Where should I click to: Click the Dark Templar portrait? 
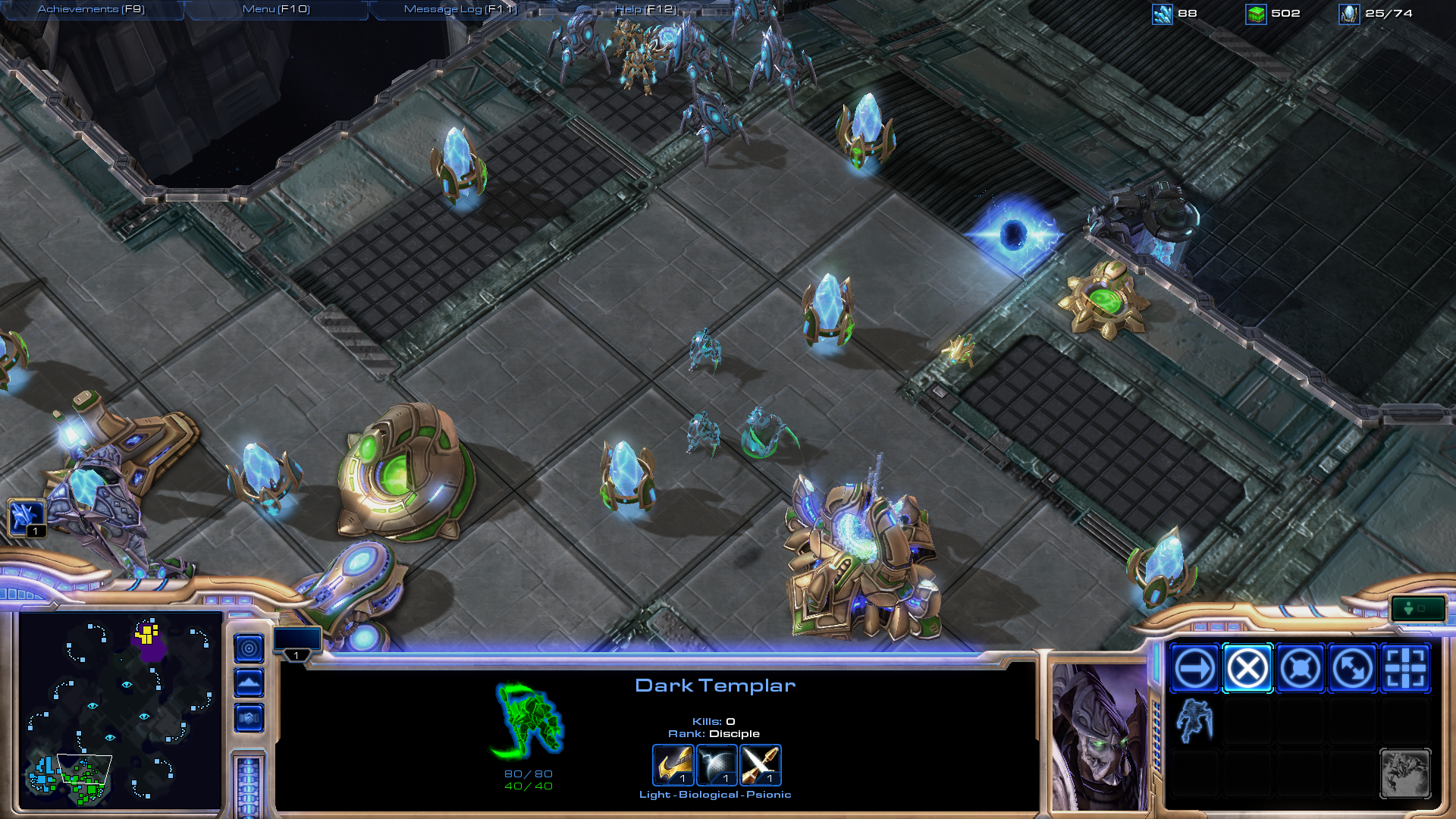pos(1098,737)
